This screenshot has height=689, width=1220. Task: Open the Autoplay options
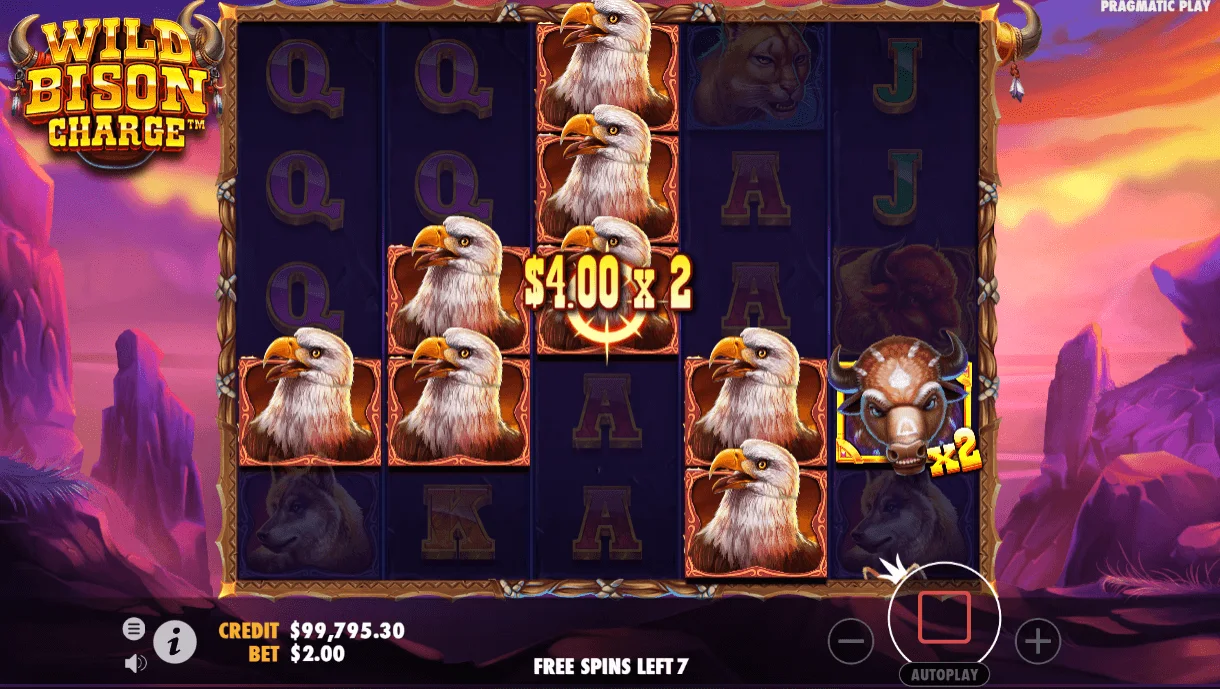pyautogui.click(x=944, y=675)
